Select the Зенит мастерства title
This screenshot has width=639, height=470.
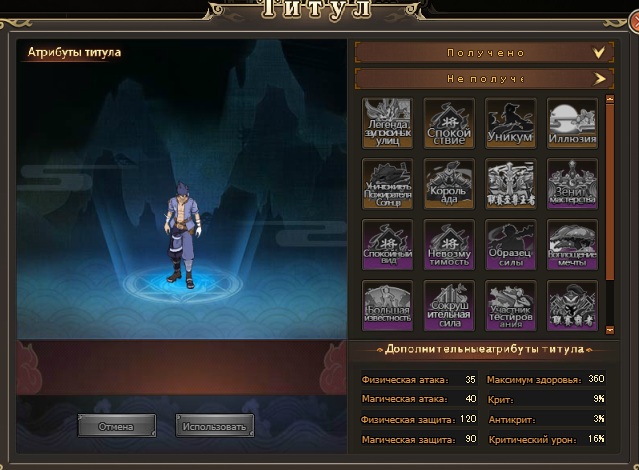572,184
